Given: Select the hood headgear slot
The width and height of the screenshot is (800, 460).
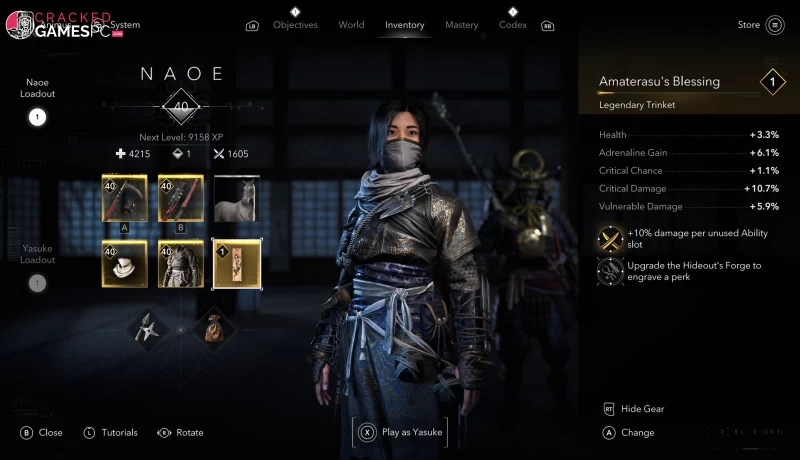Looking at the screenshot, I should (x=124, y=263).
